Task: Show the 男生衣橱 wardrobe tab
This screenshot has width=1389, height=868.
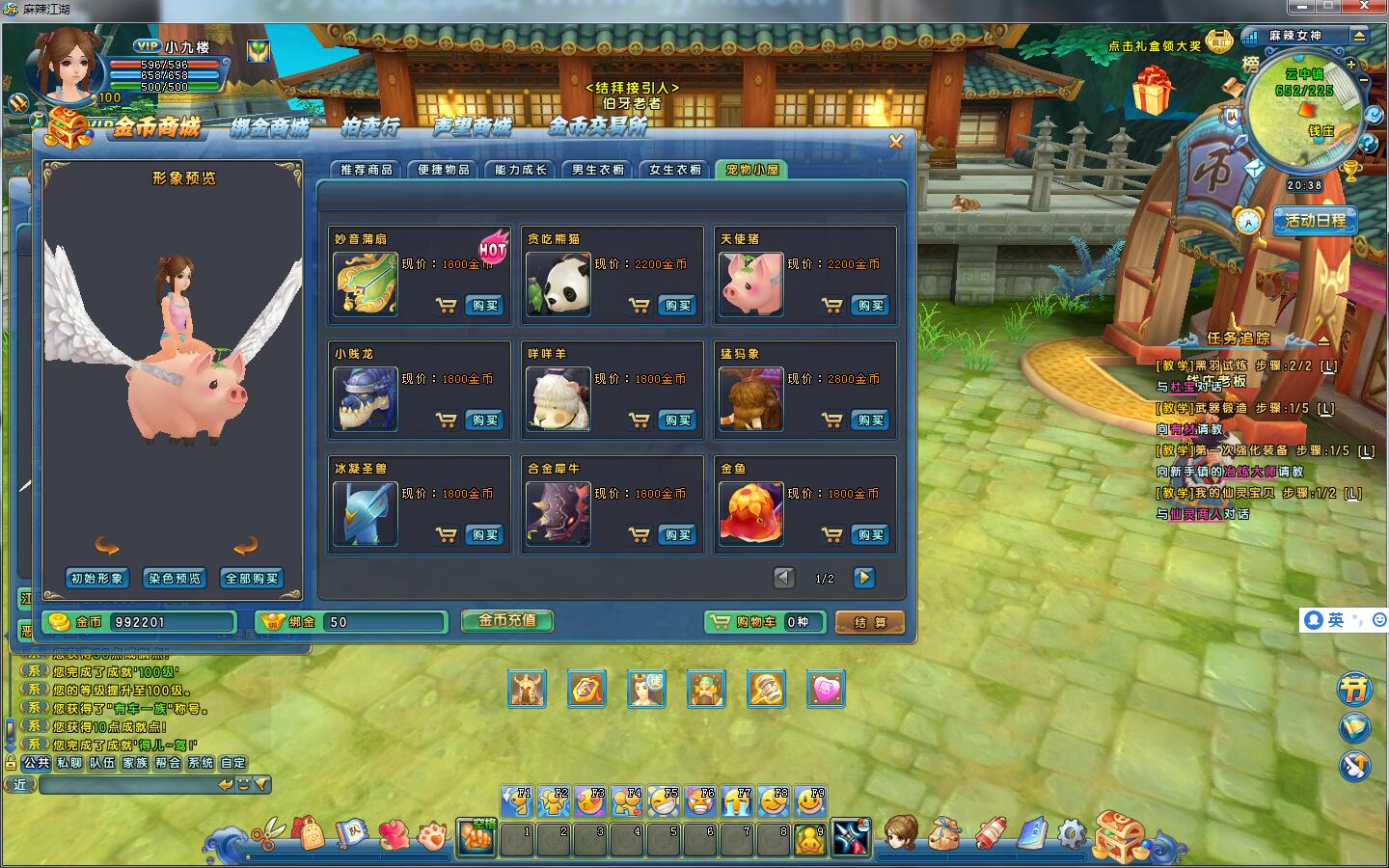Action: [598, 170]
